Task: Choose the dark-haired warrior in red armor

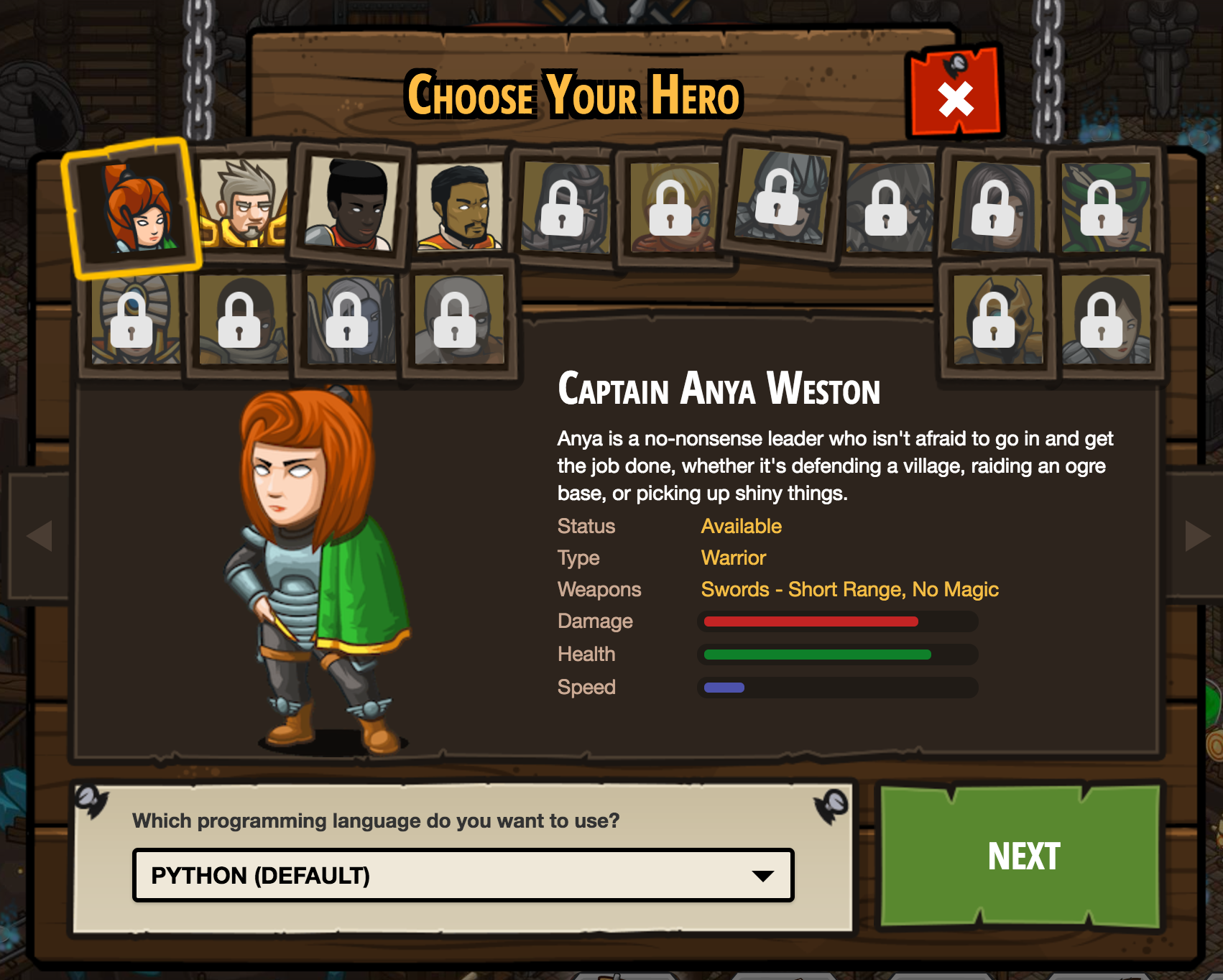Action: coord(352,205)
